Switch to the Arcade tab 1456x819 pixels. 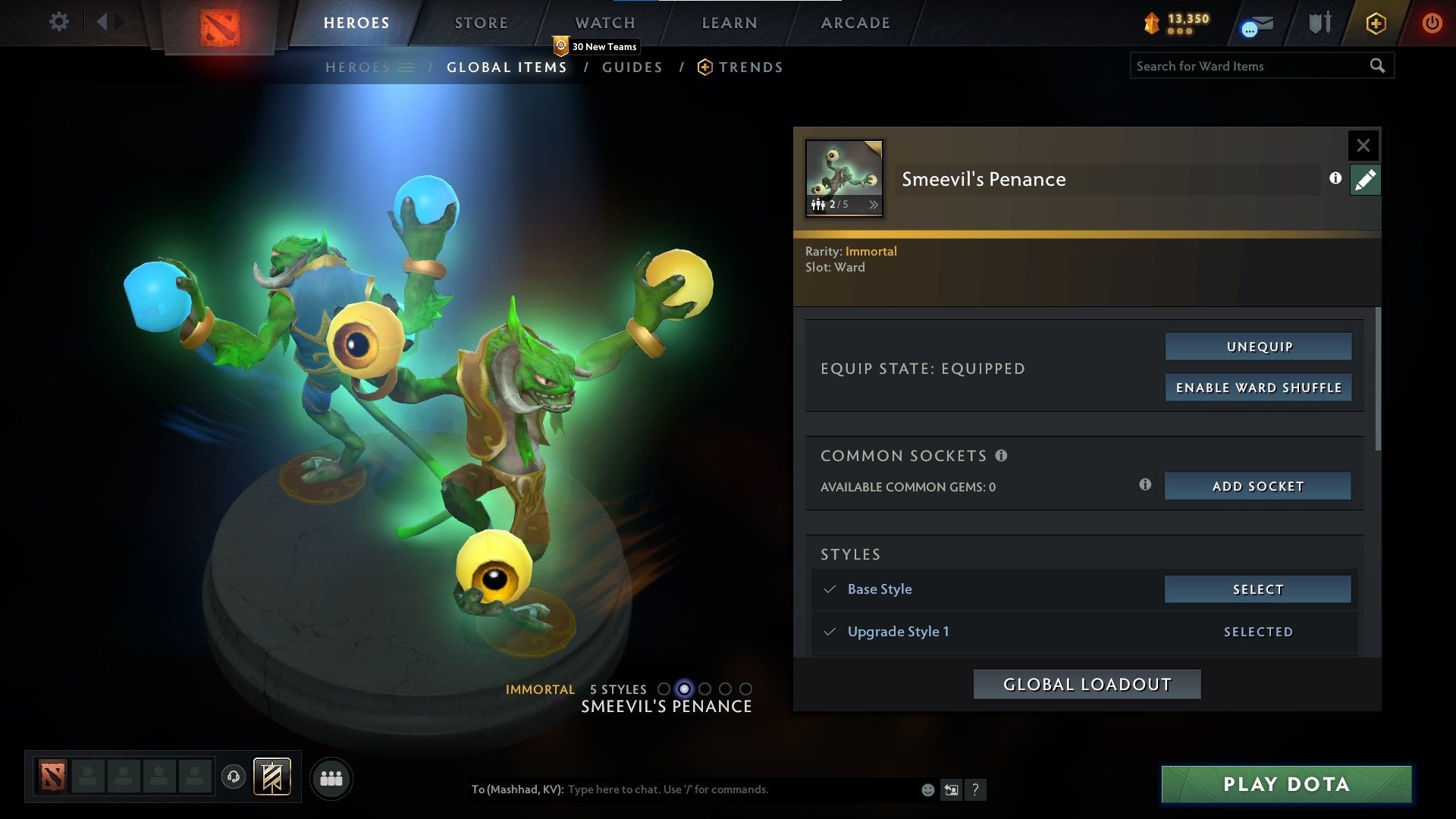[855, 23]
